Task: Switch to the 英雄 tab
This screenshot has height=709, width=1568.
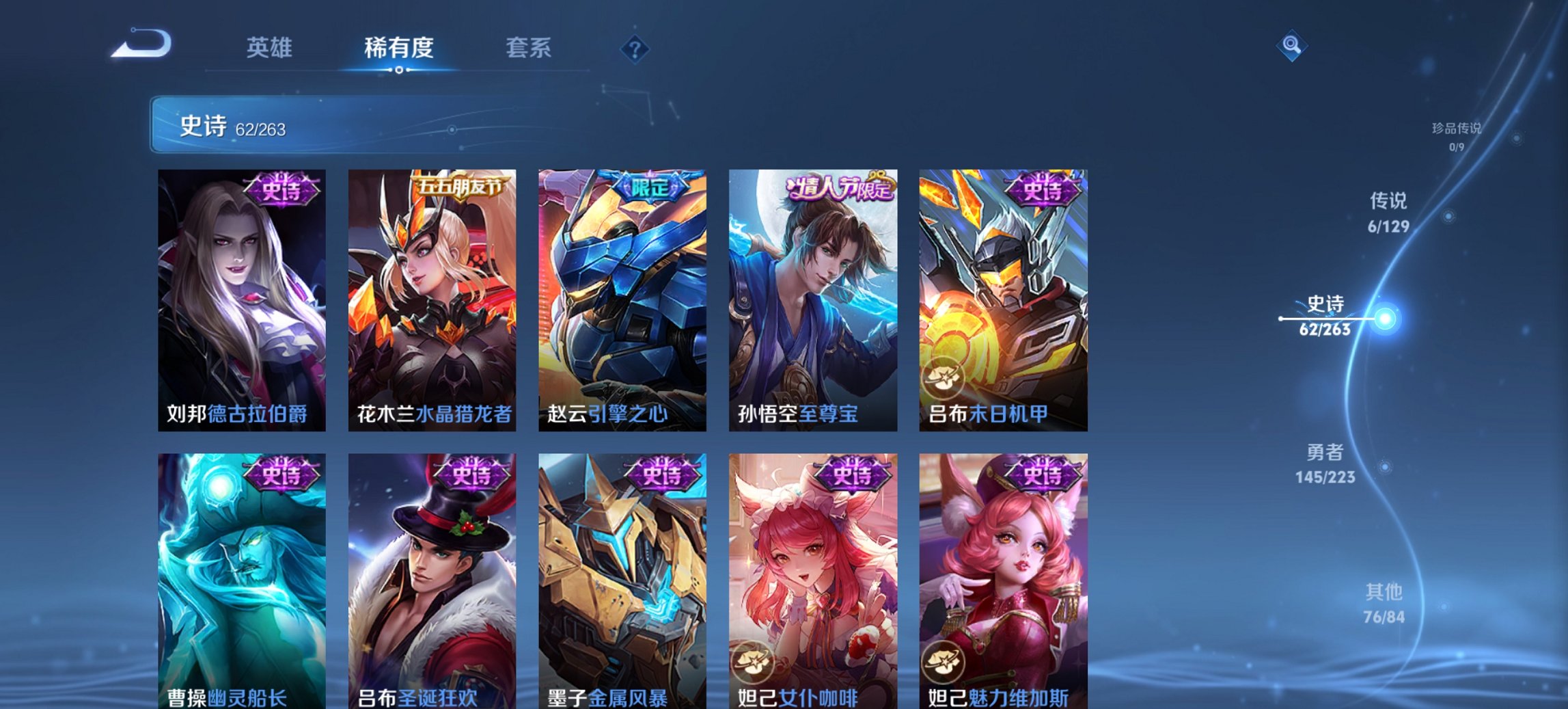Action: point(272,48)
